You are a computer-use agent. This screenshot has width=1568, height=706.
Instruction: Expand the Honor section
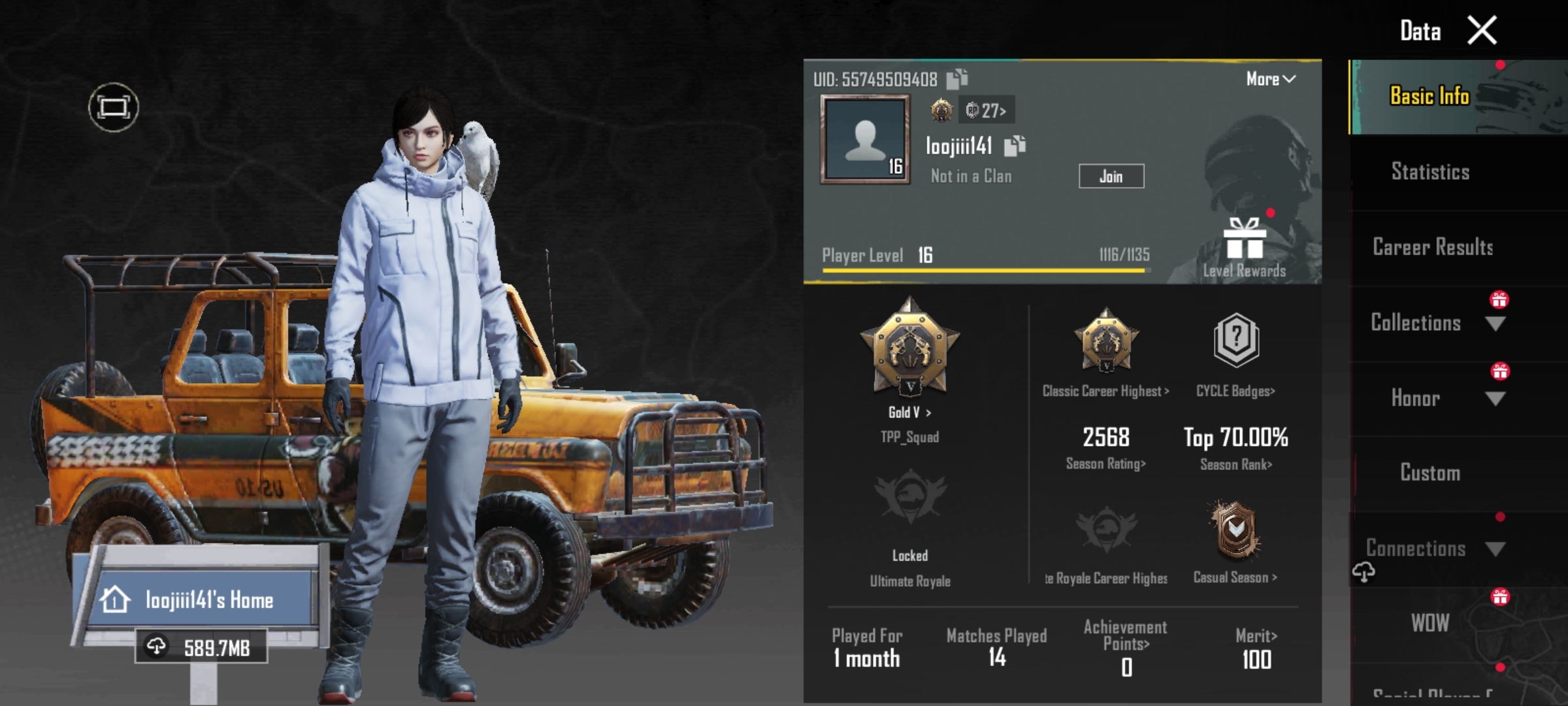[1495, 398]
